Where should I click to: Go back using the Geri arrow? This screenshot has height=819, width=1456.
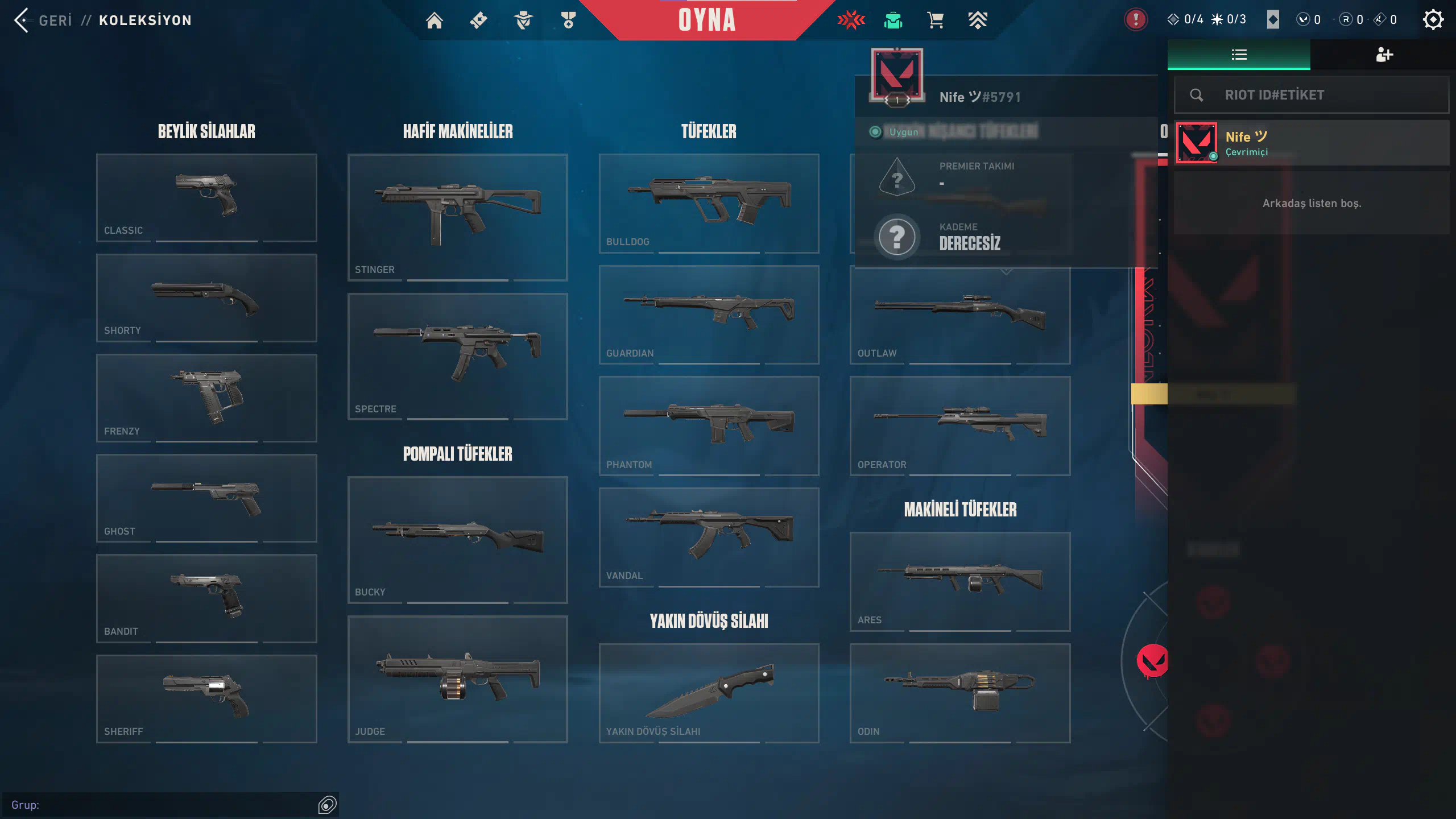tap(23, 20)
